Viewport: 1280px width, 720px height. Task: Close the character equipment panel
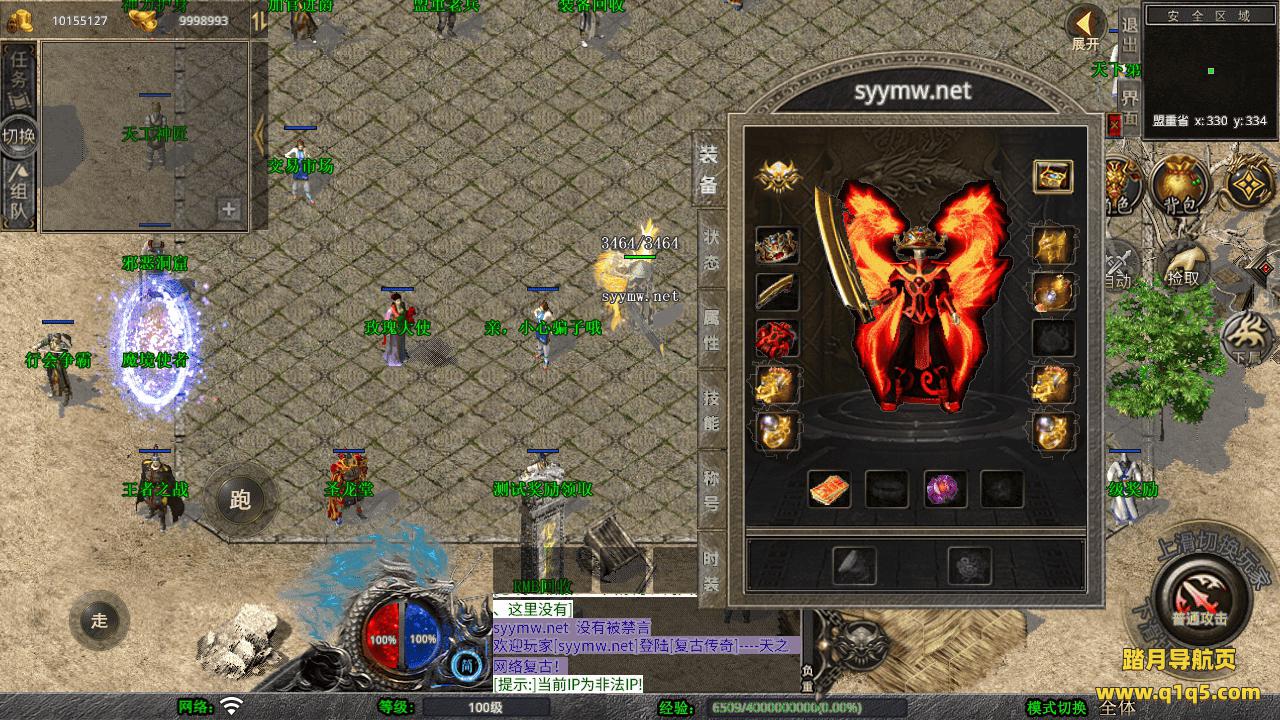(x=1115, y=125)
